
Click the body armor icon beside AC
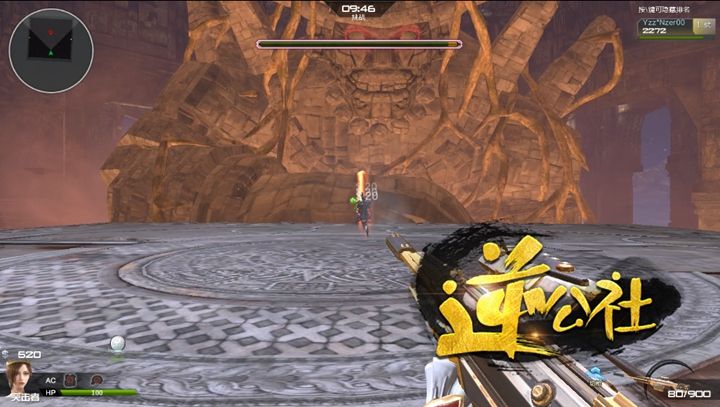point(70,380)
